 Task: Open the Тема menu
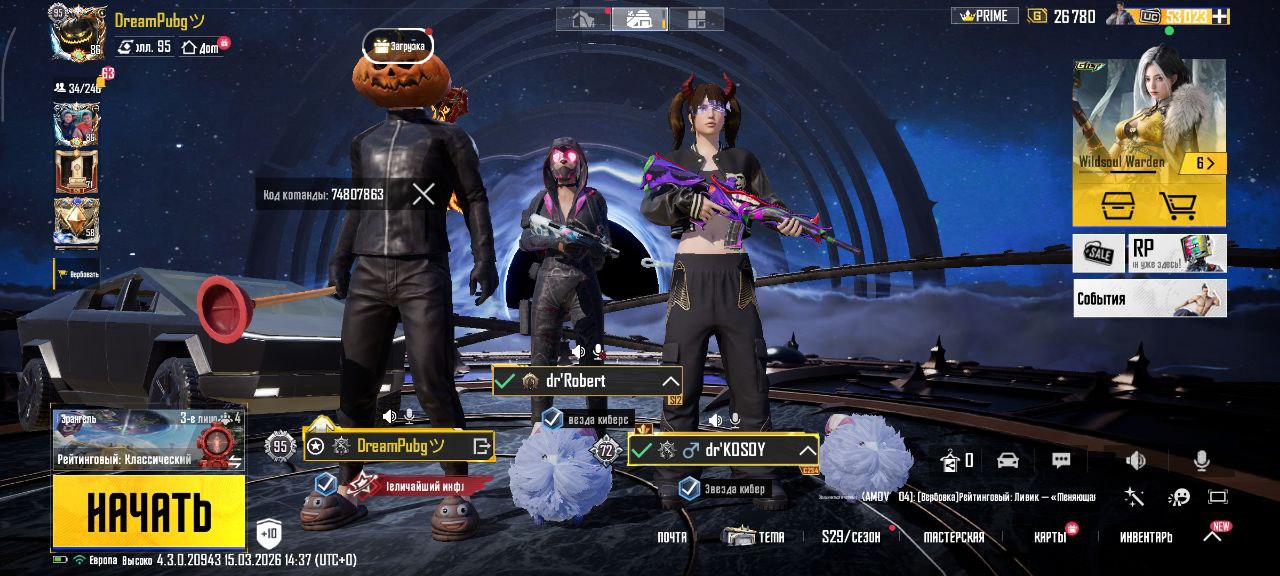click(x=756, y=537)
